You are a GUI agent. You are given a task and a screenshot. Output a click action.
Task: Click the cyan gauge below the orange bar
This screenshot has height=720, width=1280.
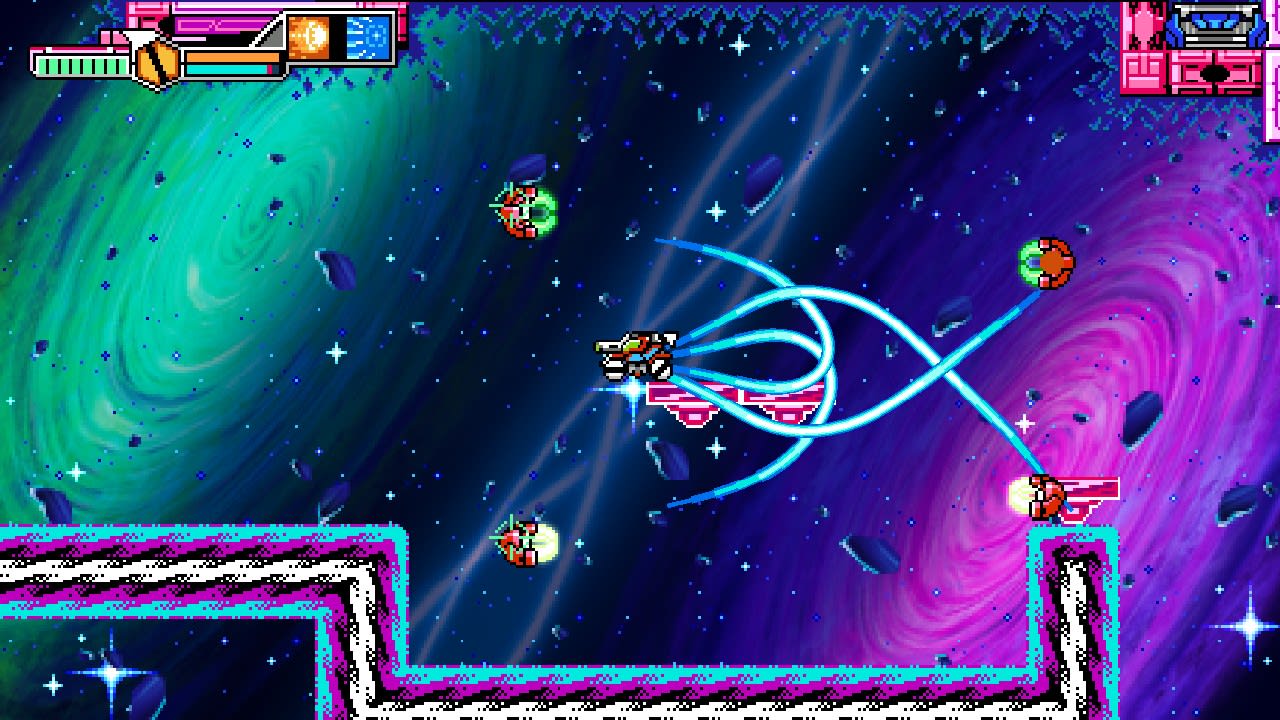(x=226, y=68)
